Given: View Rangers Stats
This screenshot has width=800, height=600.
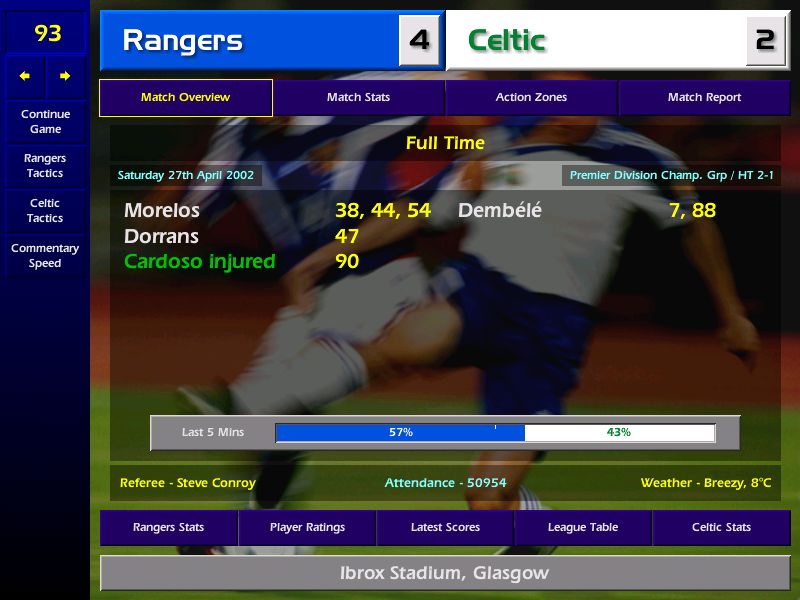Looking at the screenshot, I should click(169, 527).
